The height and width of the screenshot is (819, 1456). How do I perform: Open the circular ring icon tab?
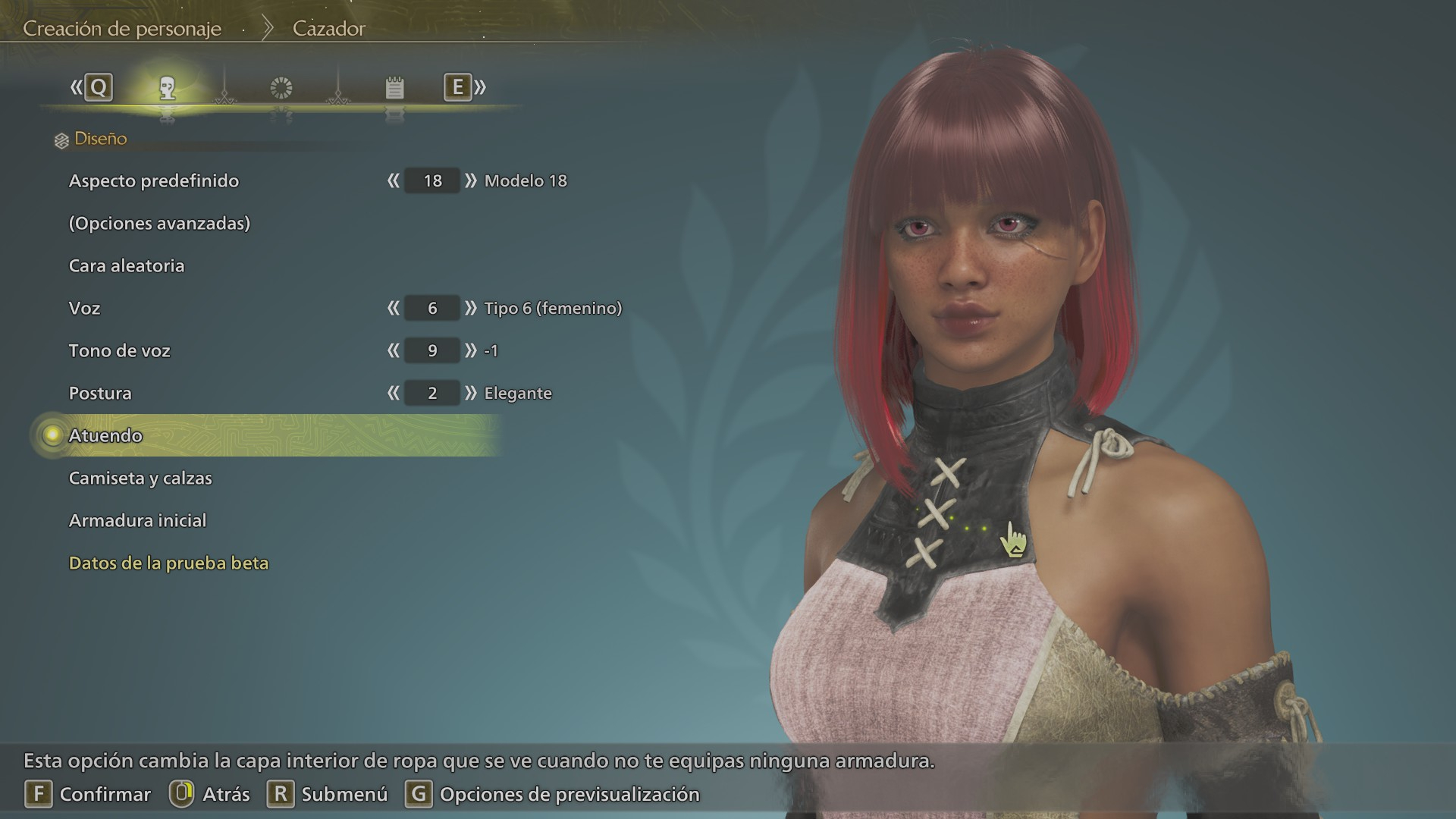281,88
